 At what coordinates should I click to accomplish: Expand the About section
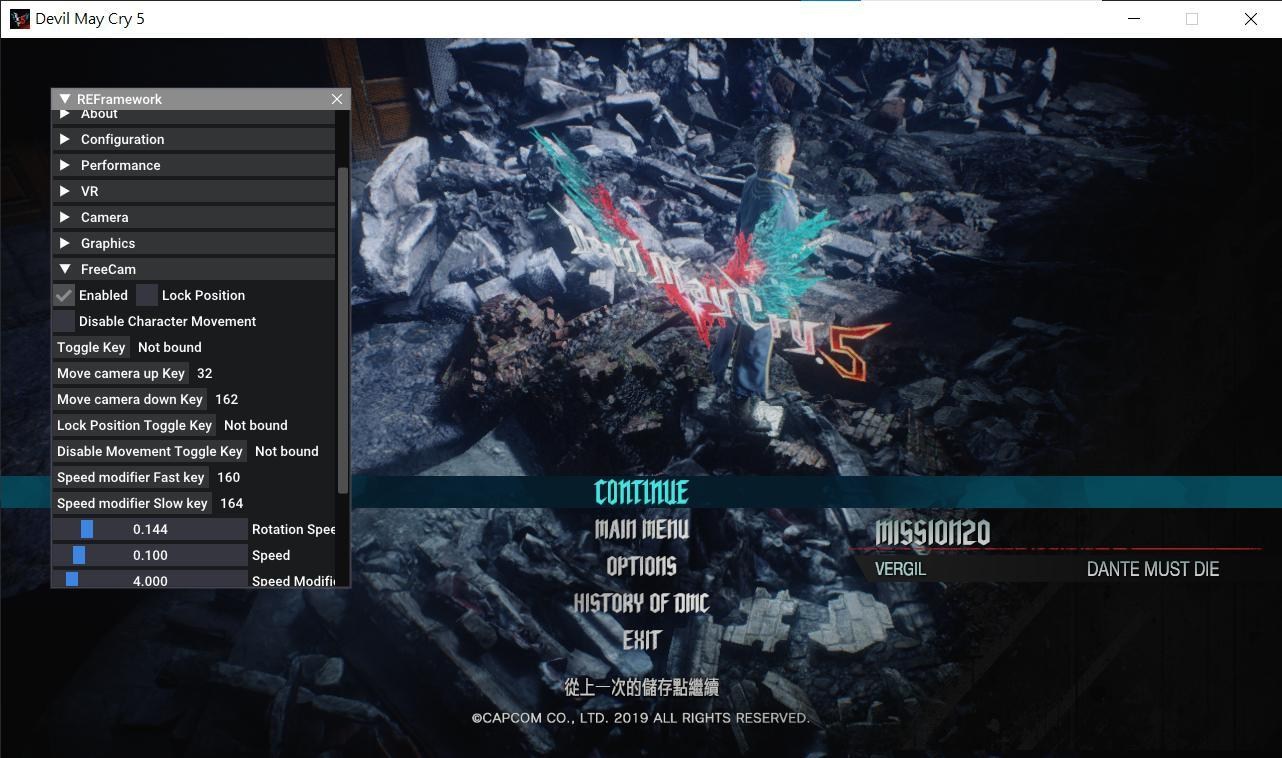(x=99, y=113)
